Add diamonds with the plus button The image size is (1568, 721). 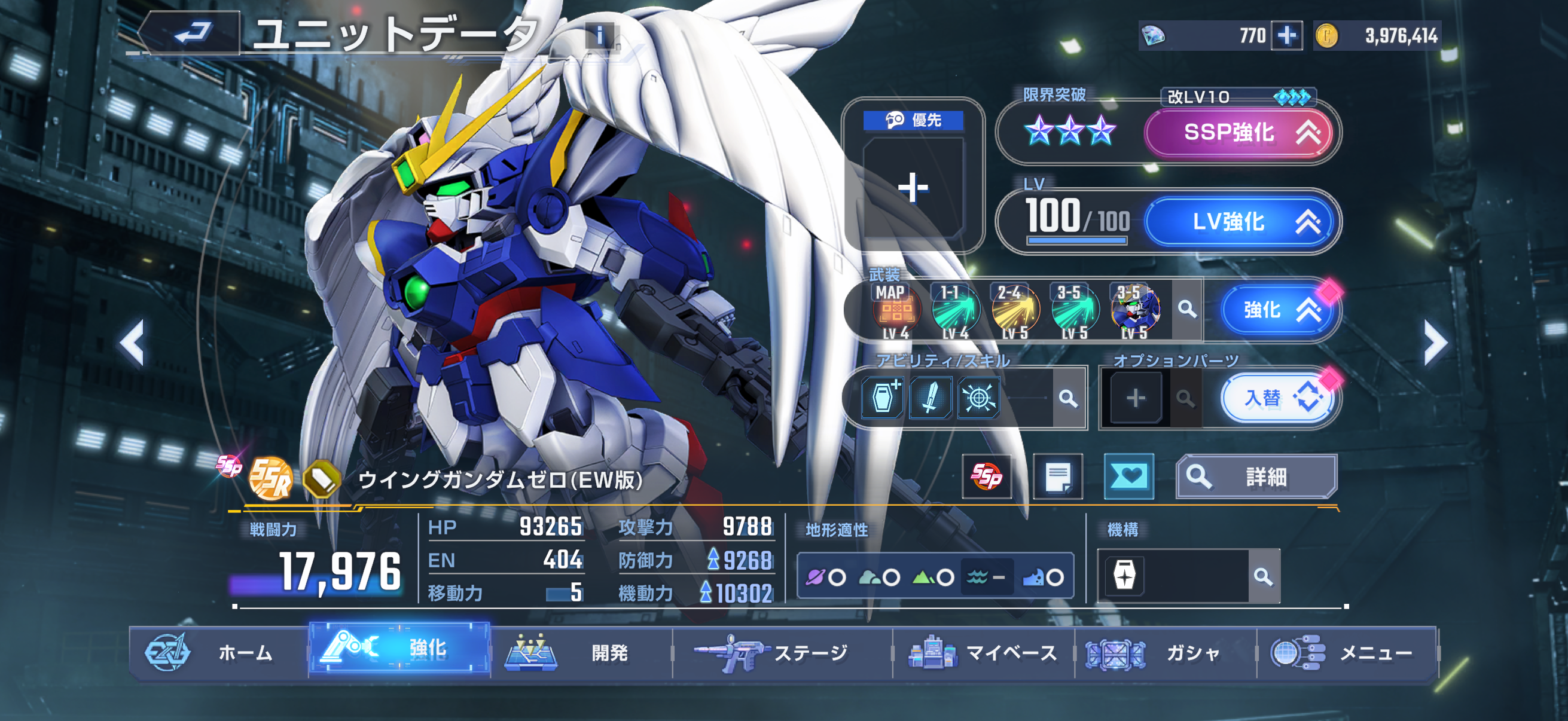pos(1286,35)
